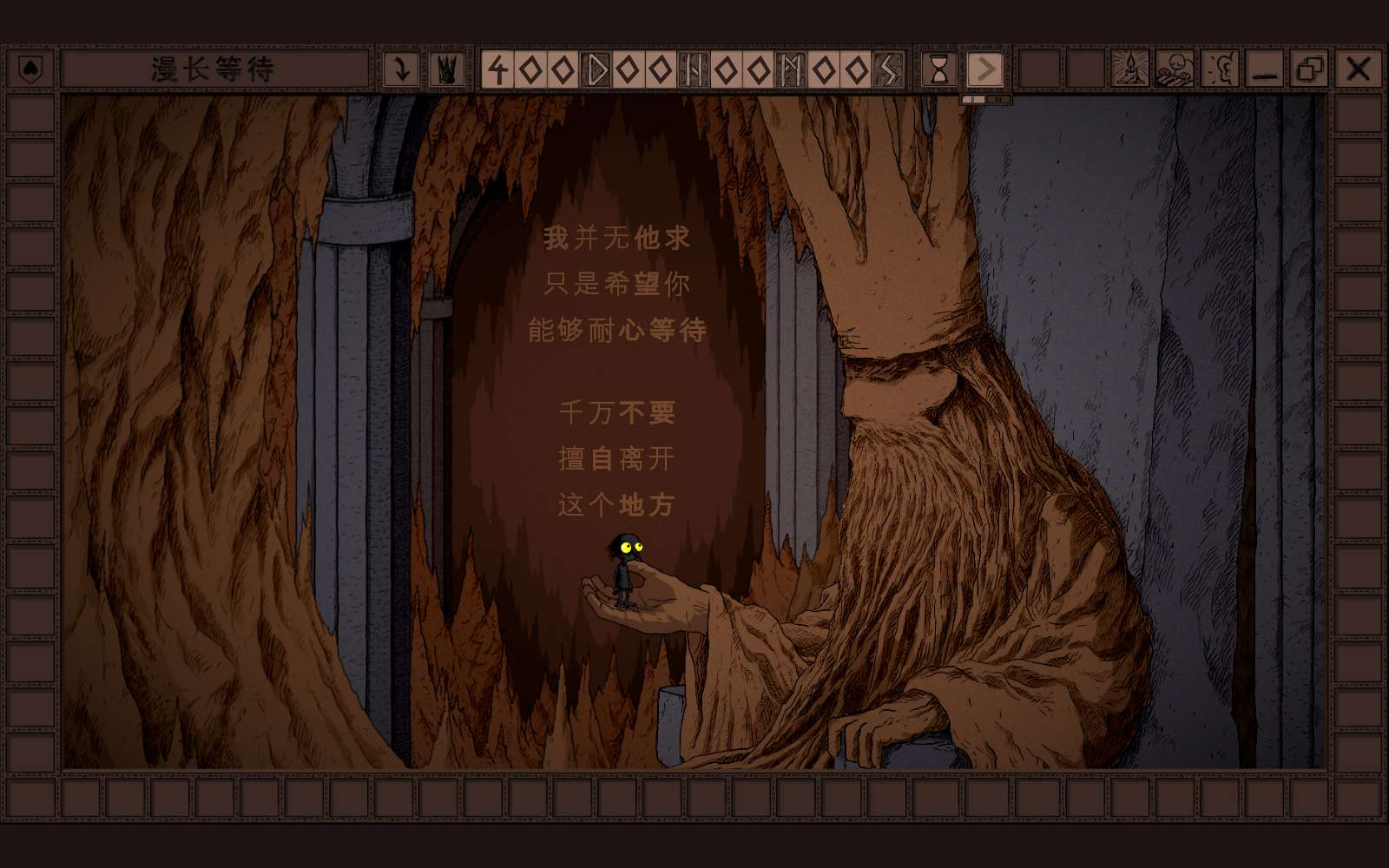Minimize the game window
1389x868 pixels.
point(1264,69)
